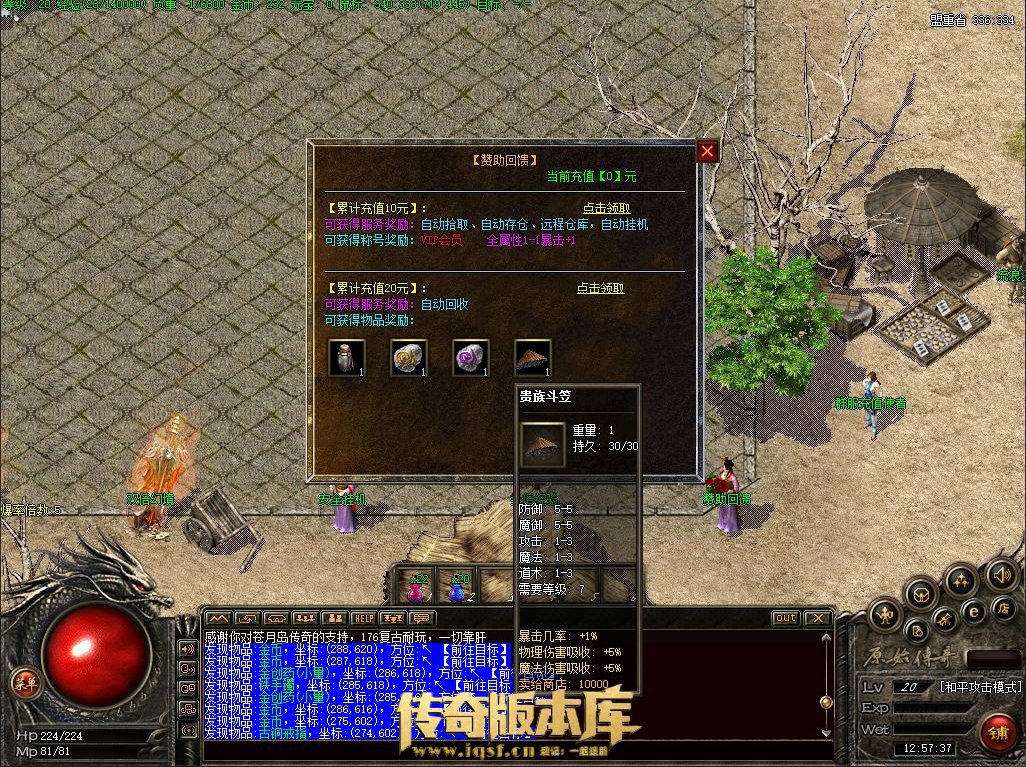The height and width of the screenshot is (767, 1026).
Task: Close the chat panel with X button
Action: (818, 618)
